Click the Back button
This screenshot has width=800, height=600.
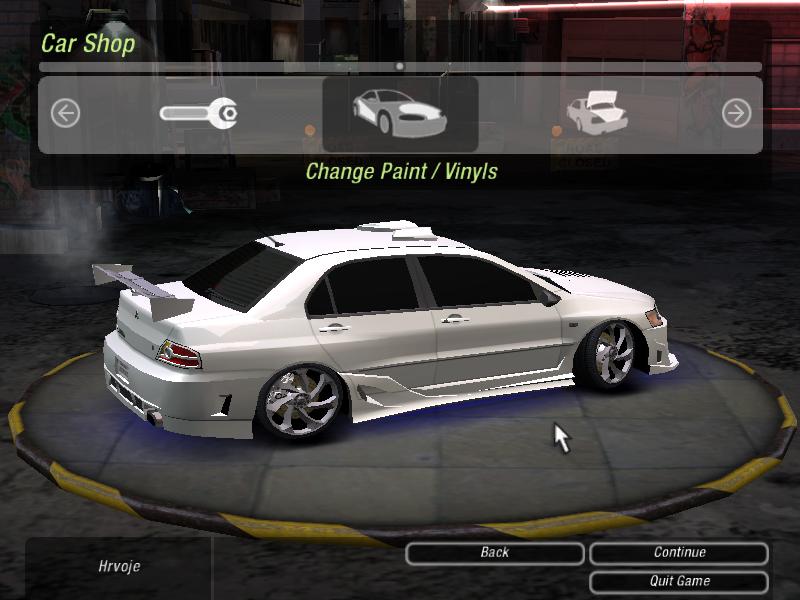click(x=494, y=553)
